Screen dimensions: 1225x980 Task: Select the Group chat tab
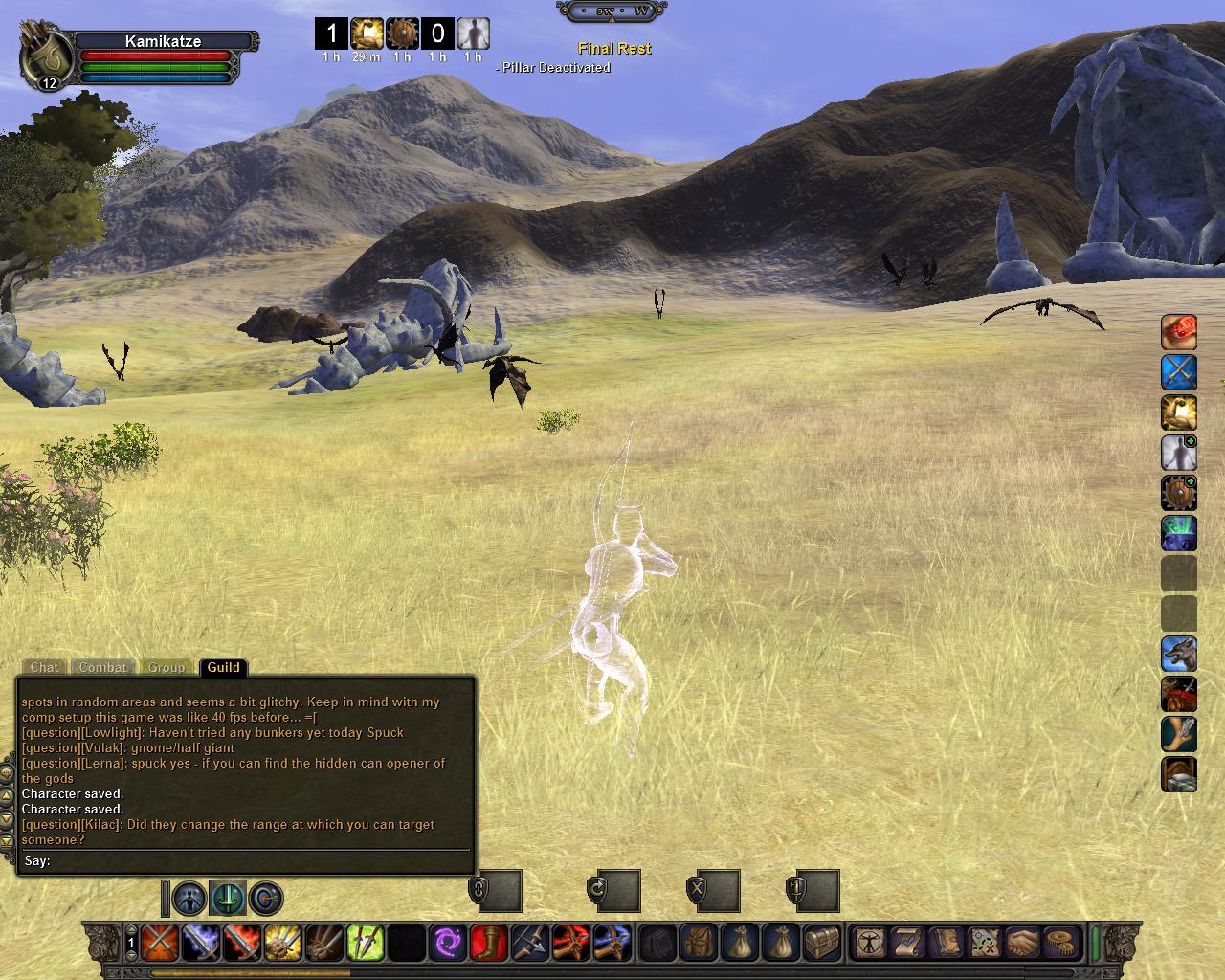tap(166, 667)
